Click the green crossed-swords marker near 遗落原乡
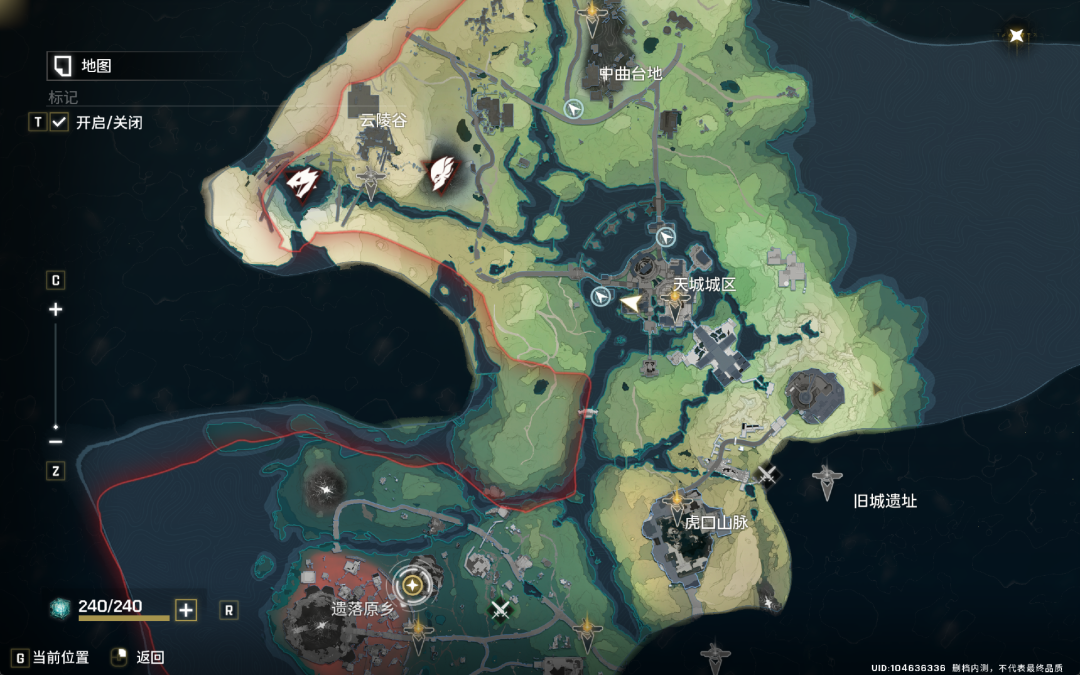This screenshot has height=675, width=1080. pos(499,607)
